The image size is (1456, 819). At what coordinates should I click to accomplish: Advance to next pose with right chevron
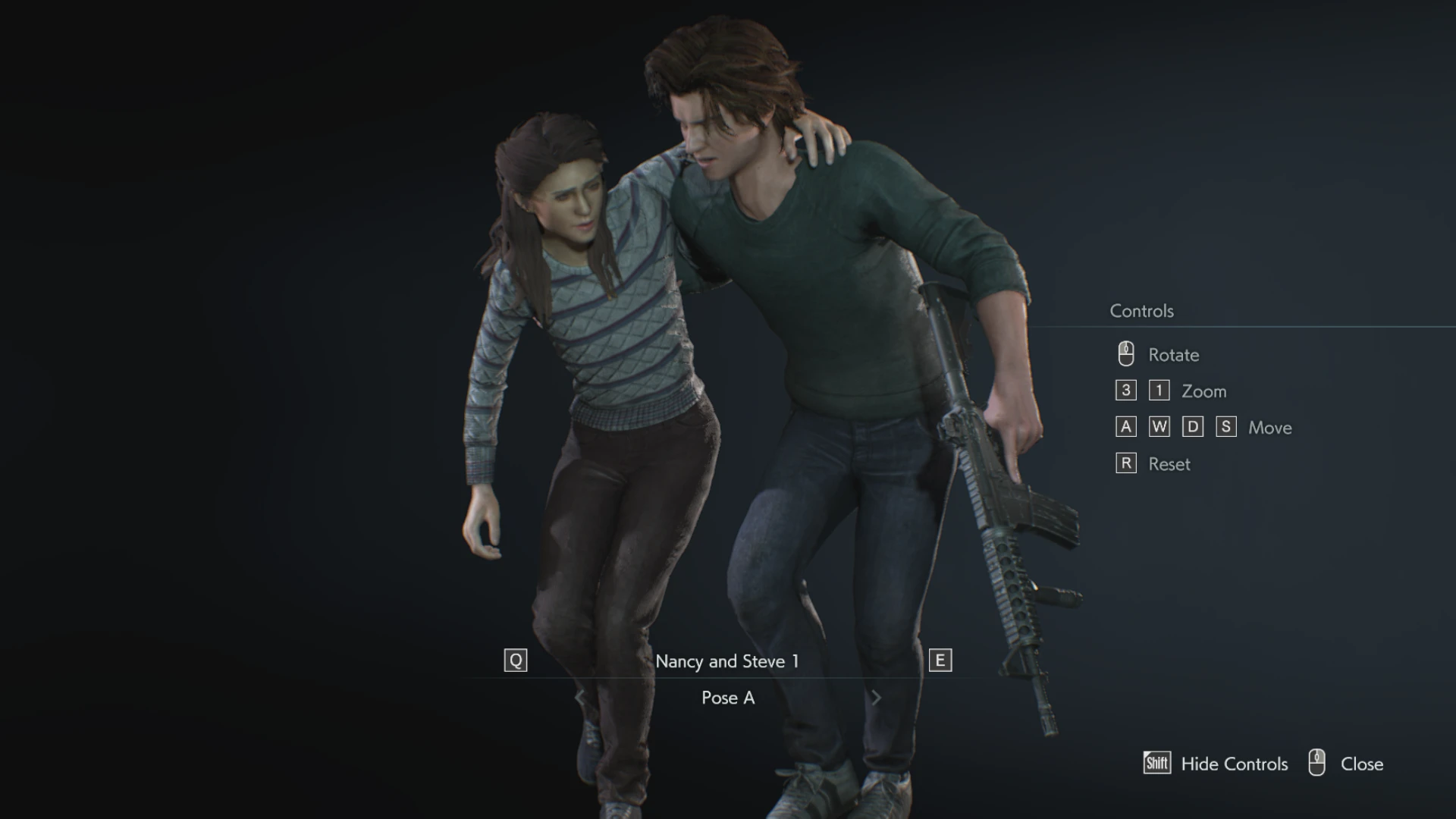click(877, 698)
